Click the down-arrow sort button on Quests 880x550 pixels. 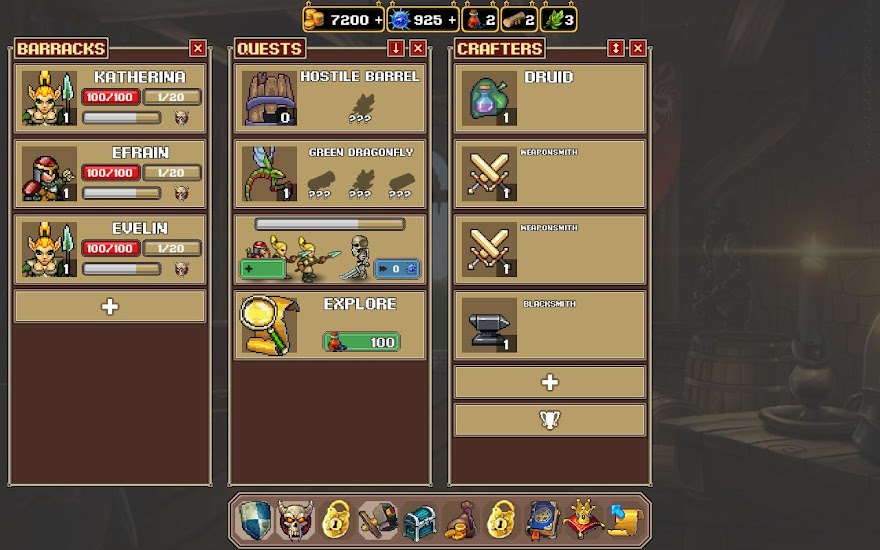pyautogui.click(x=397, y=48)
